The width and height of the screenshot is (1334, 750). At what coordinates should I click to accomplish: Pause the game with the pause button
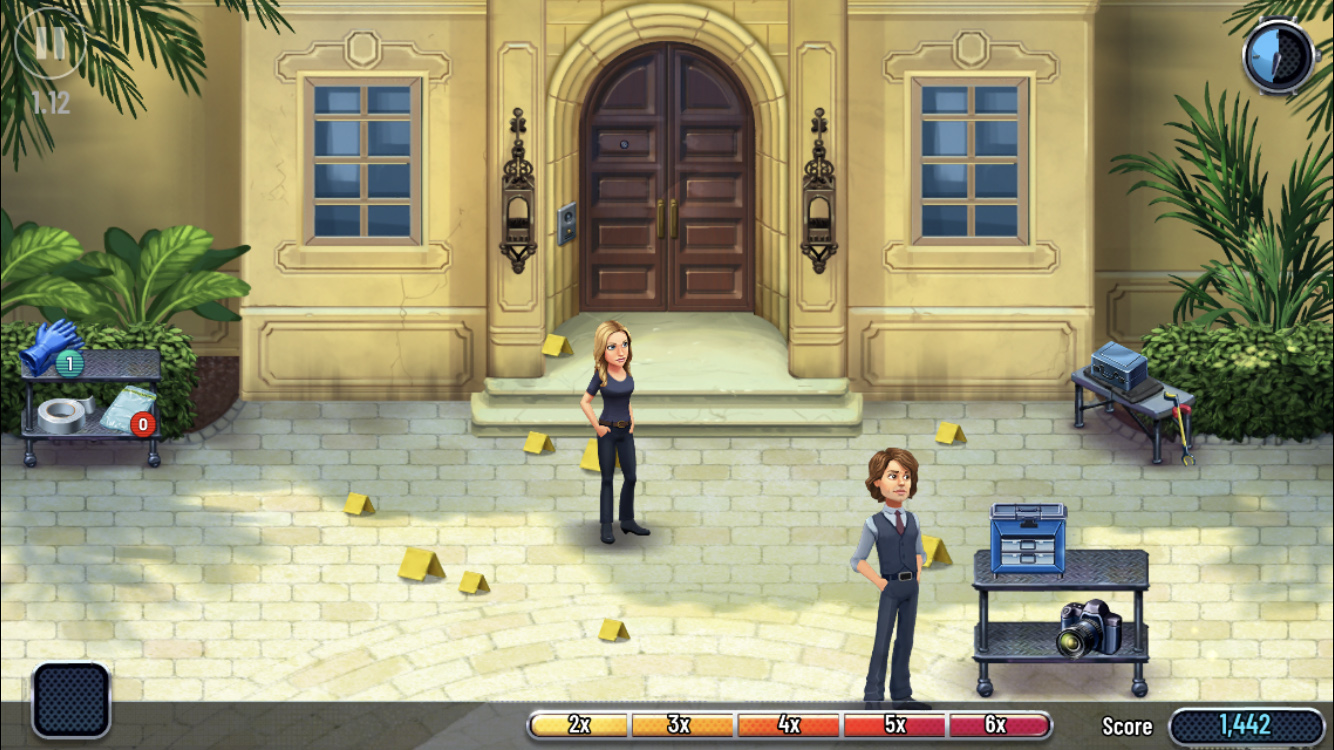click(x=50, y=43)
